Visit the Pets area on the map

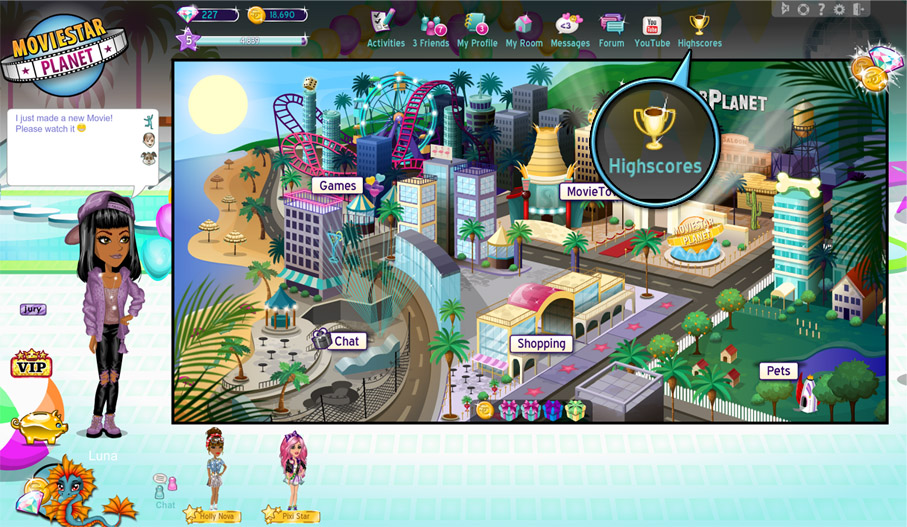pos(778,371)
